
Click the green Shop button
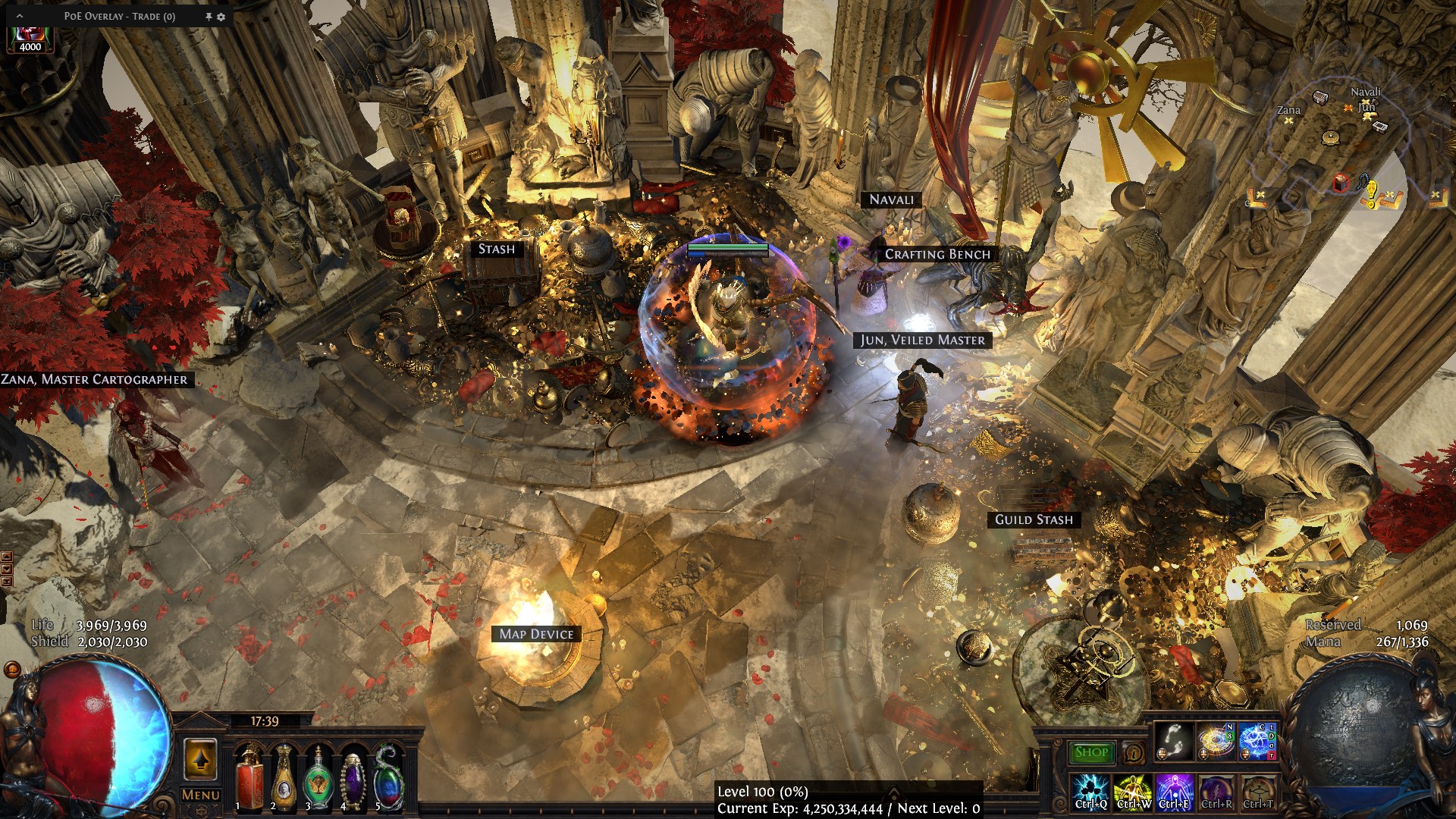pyautogui.click(x=1091, y=752)
